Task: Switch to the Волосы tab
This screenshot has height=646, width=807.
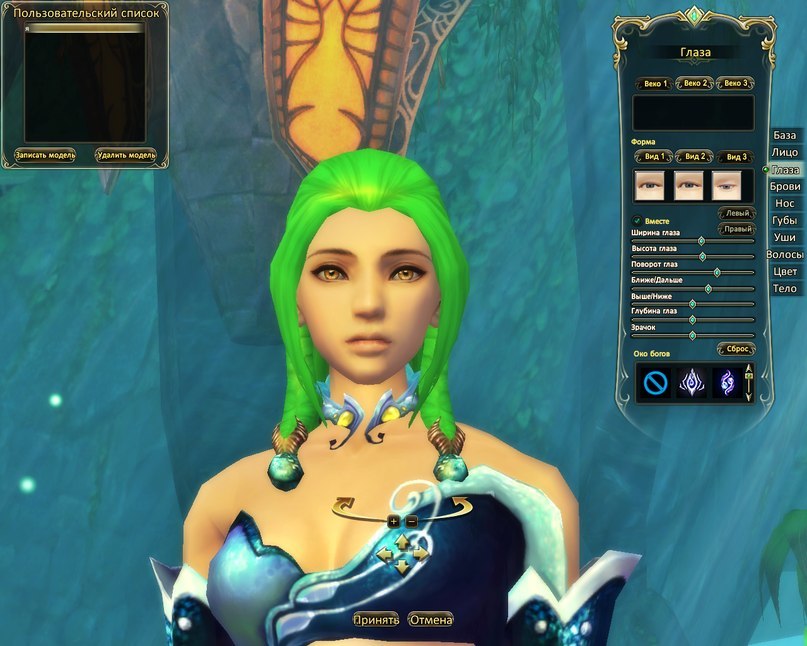Action: pos(785,255)
